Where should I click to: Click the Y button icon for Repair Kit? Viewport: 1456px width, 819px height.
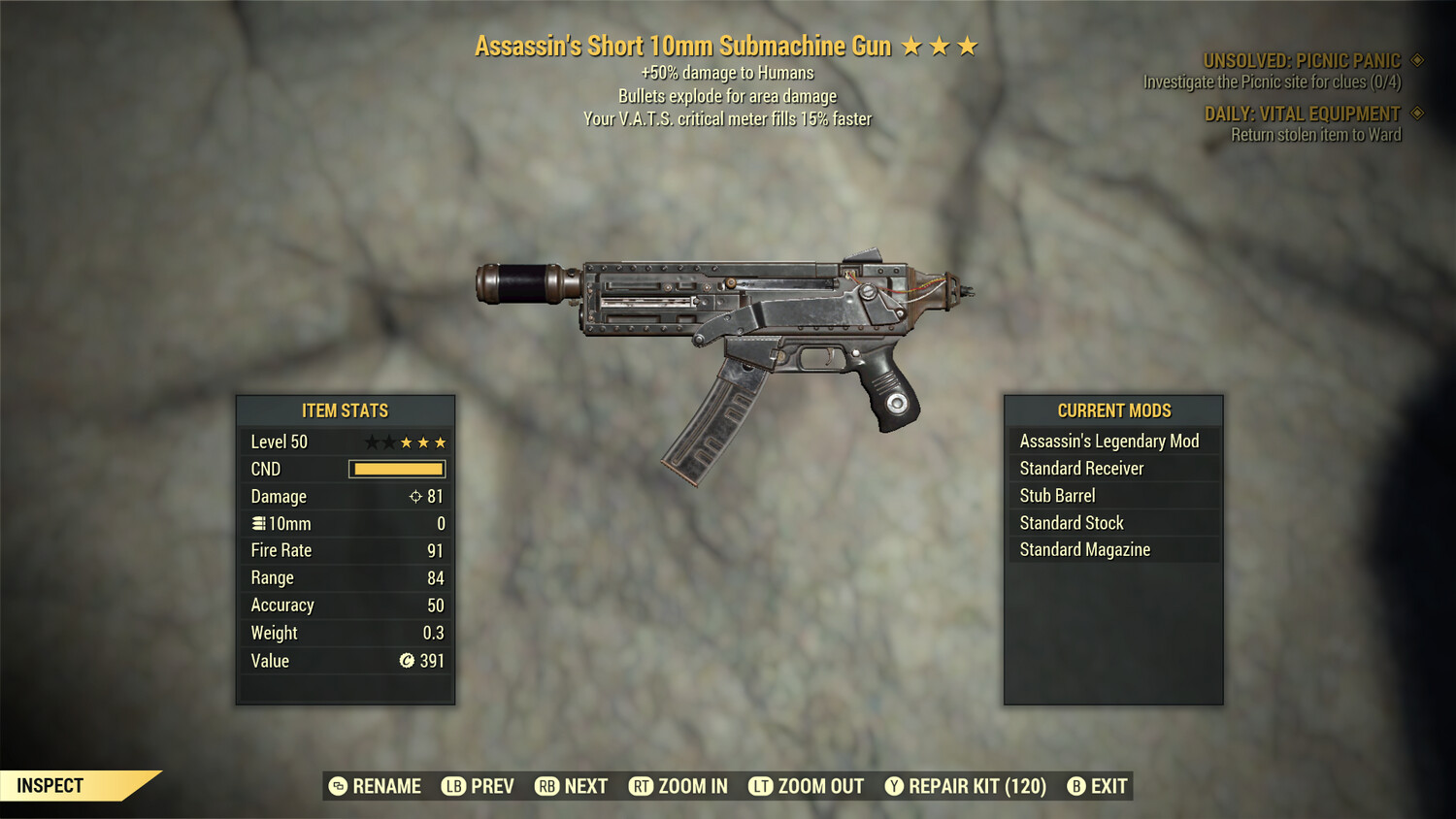tap(893, 786)
